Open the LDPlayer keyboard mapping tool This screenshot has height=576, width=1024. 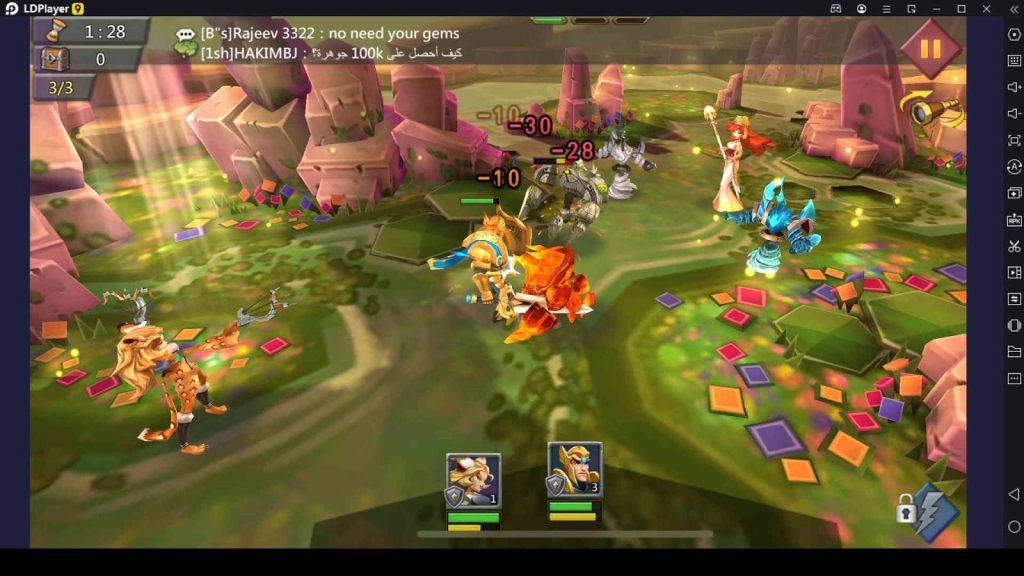click(x=1014, y=61)
